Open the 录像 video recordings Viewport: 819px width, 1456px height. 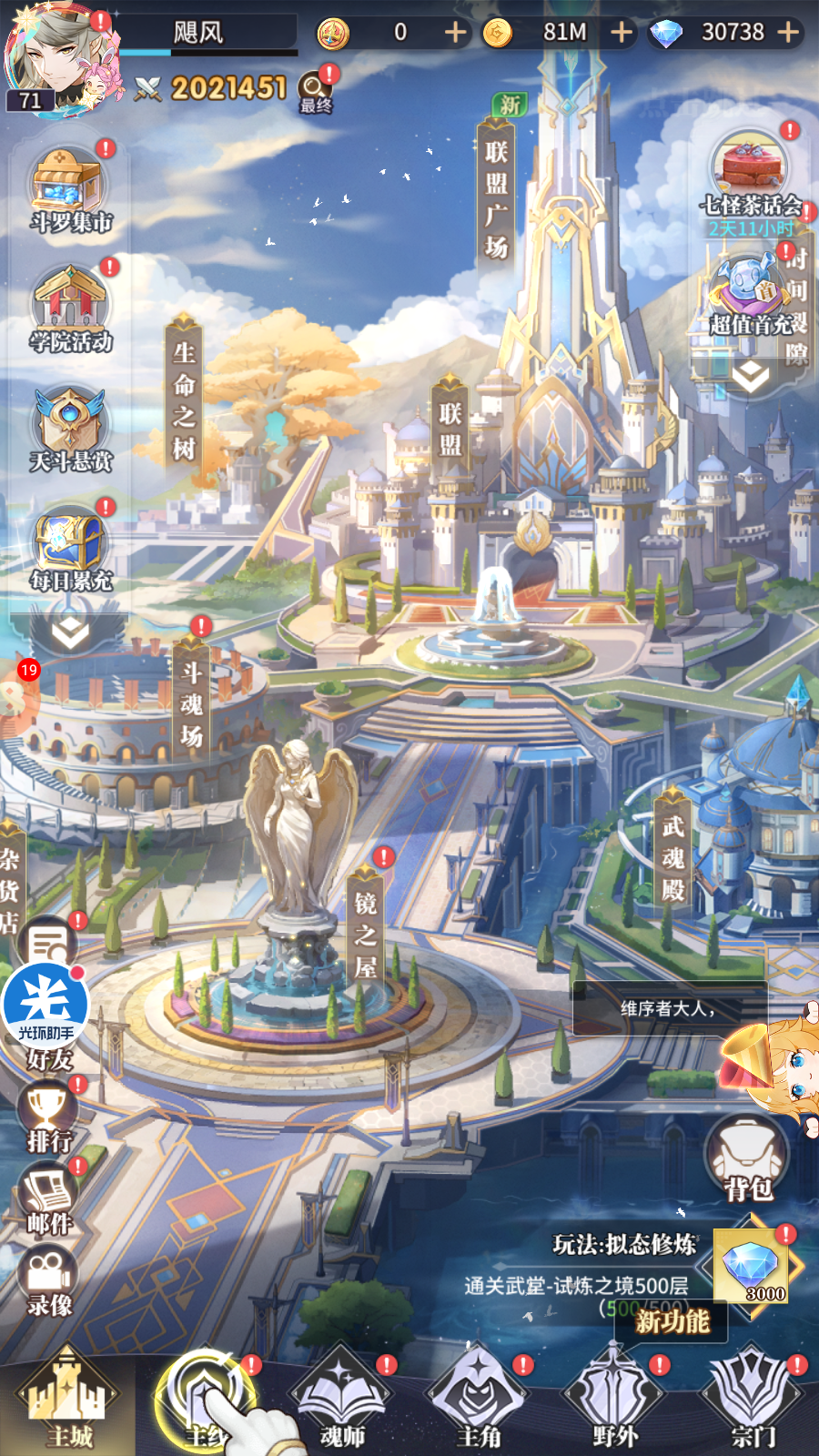click(x=49, y=1281)
